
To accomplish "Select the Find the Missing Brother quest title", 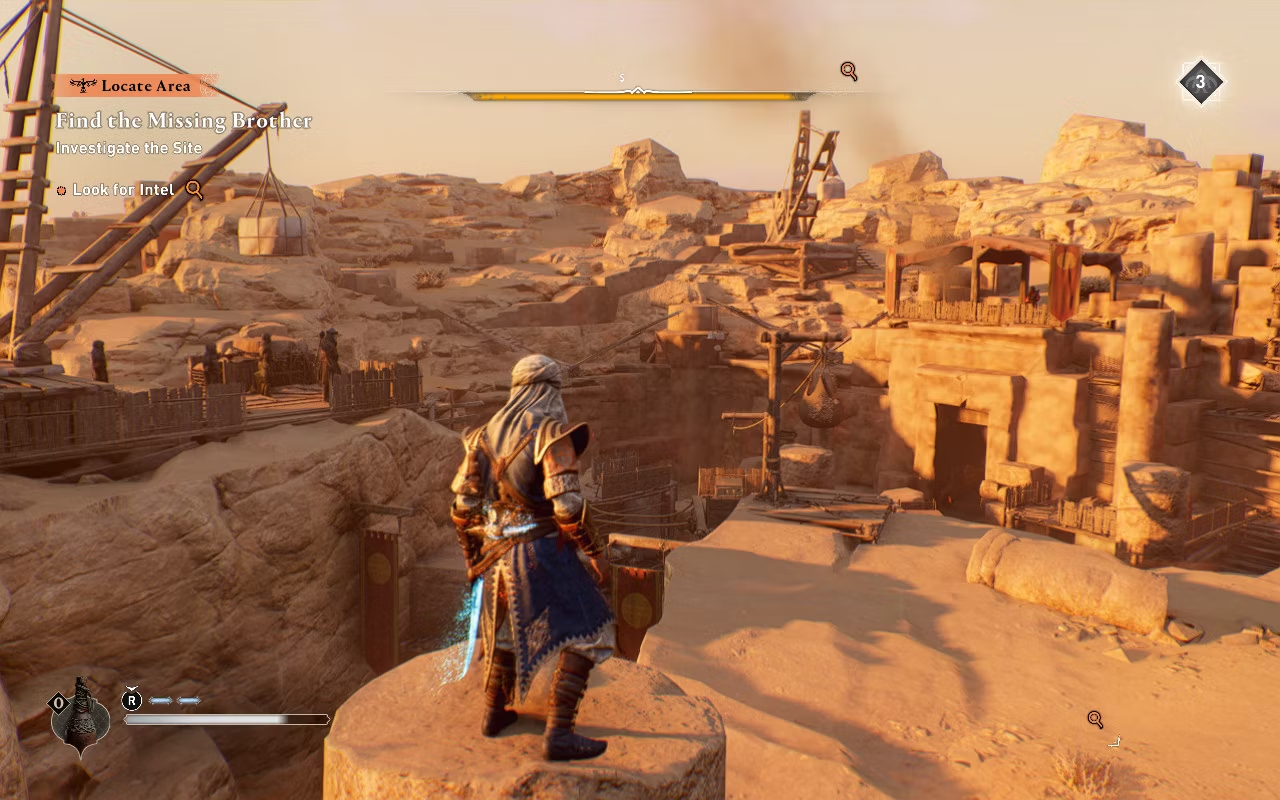I will tap(184, 121).
